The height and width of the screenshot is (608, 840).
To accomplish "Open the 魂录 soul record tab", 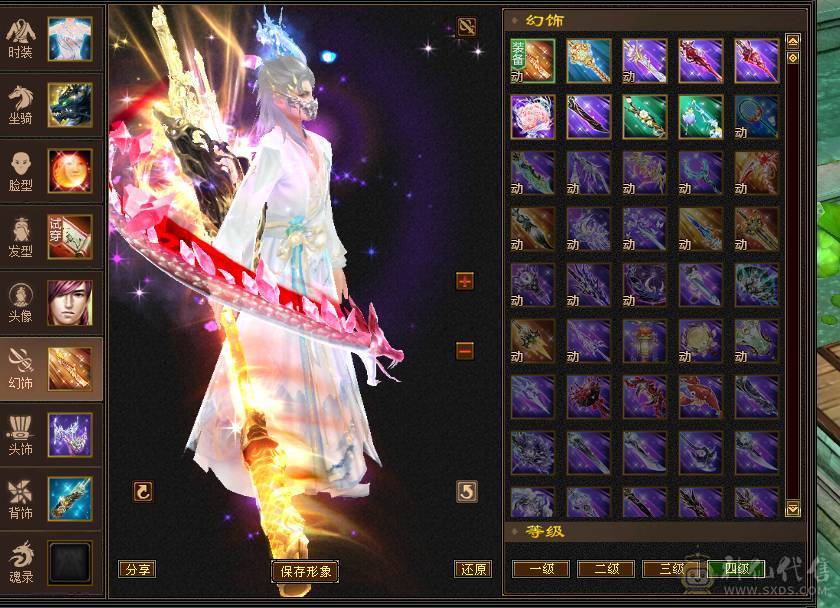I will [51, 563].
